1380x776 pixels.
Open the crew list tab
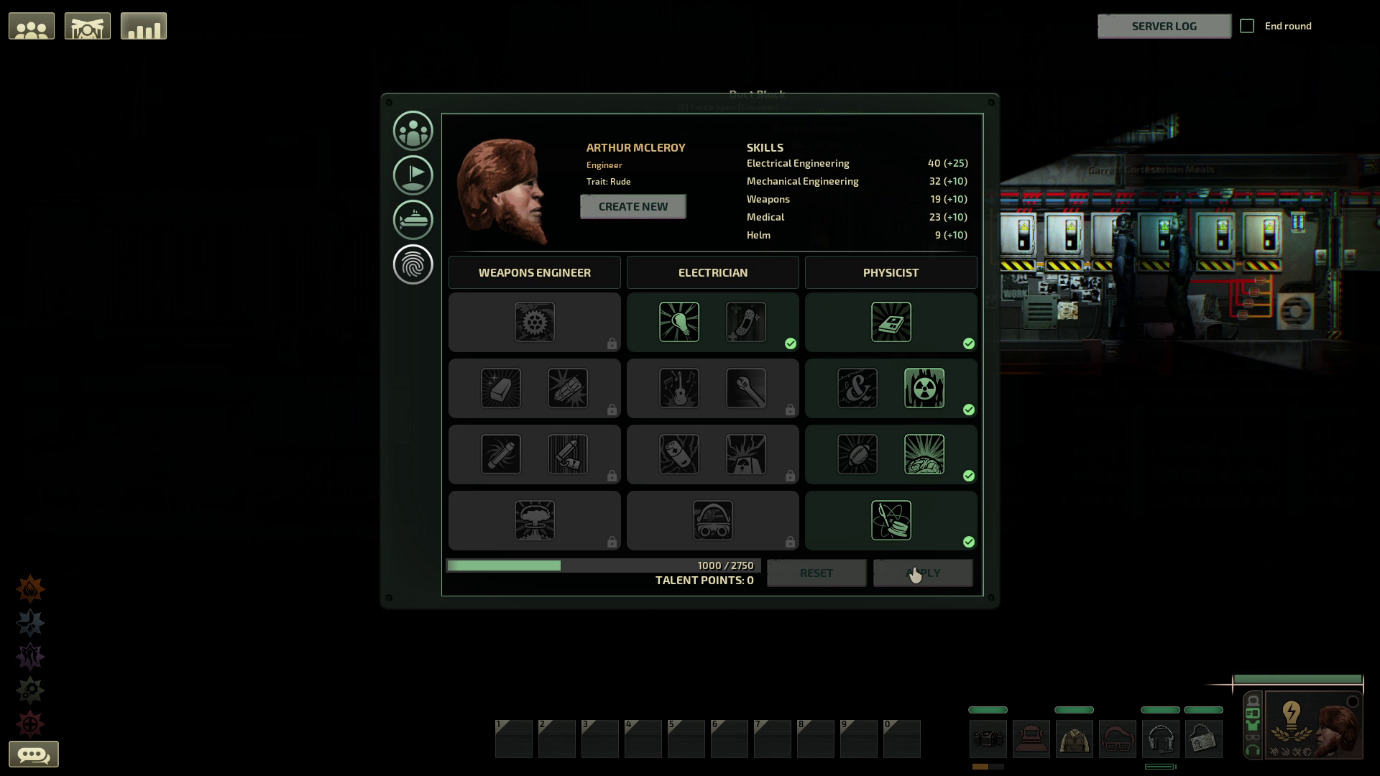pos(413,131)
